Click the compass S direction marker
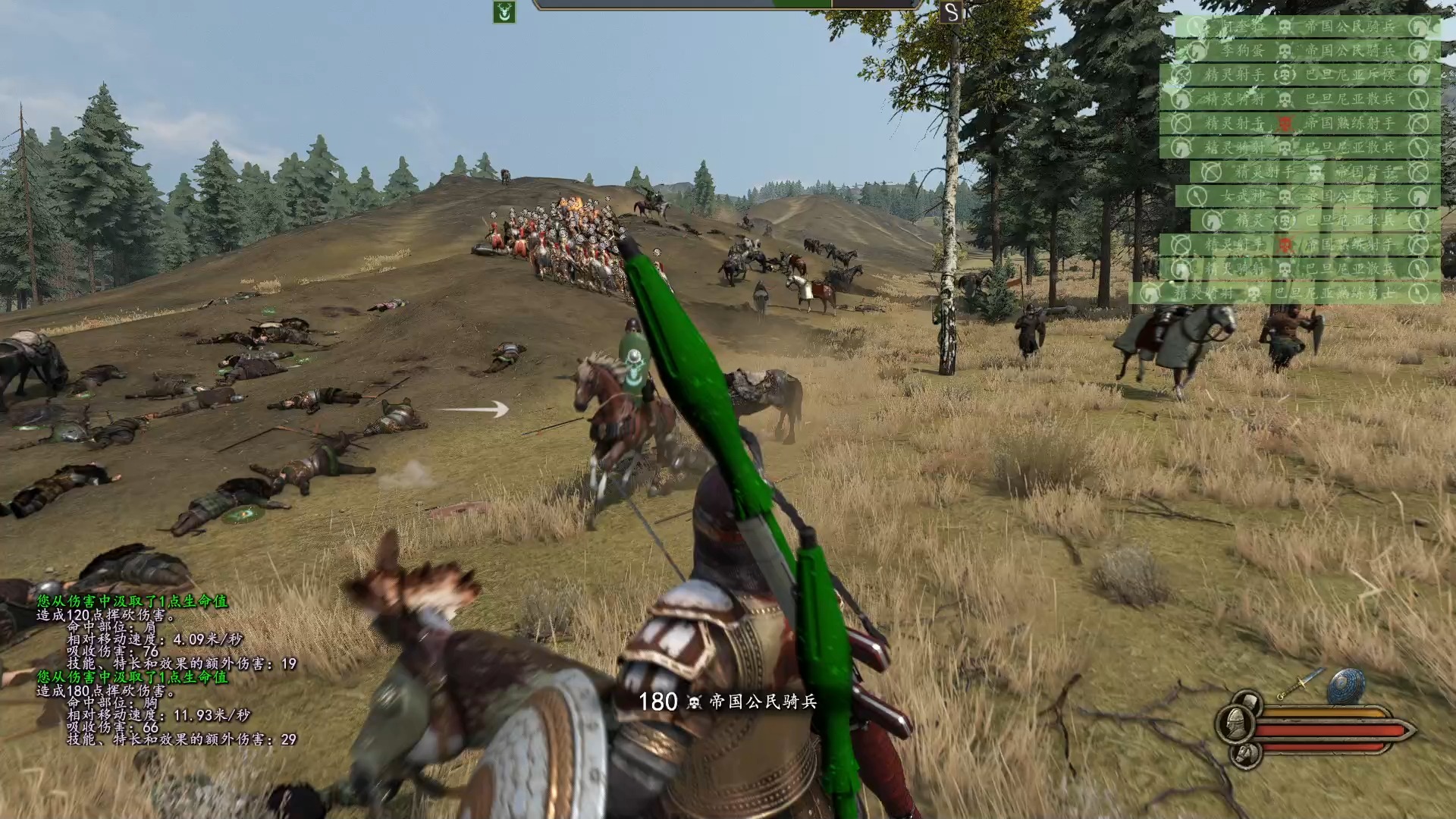This screenshot has height=819, width=1456. point(950,12)
